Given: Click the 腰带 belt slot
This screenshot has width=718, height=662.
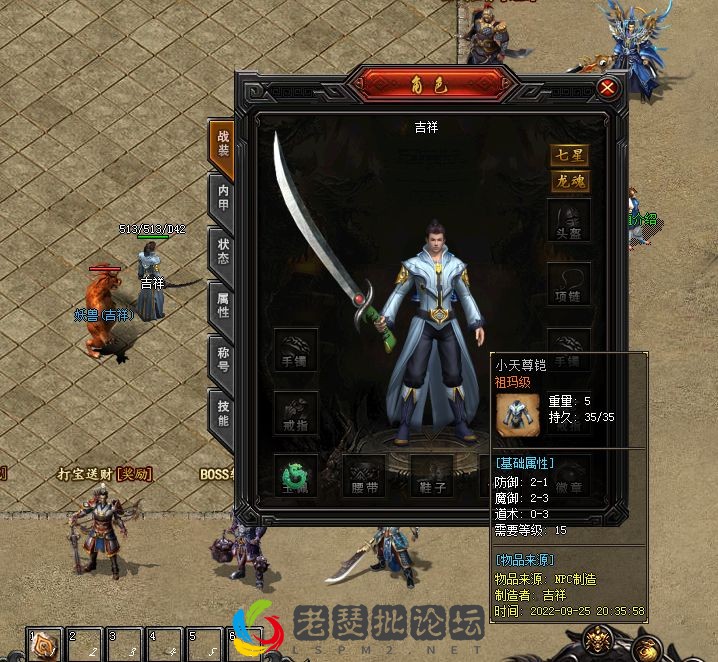Looking at the screenshot, I should (x=364, y=475).
